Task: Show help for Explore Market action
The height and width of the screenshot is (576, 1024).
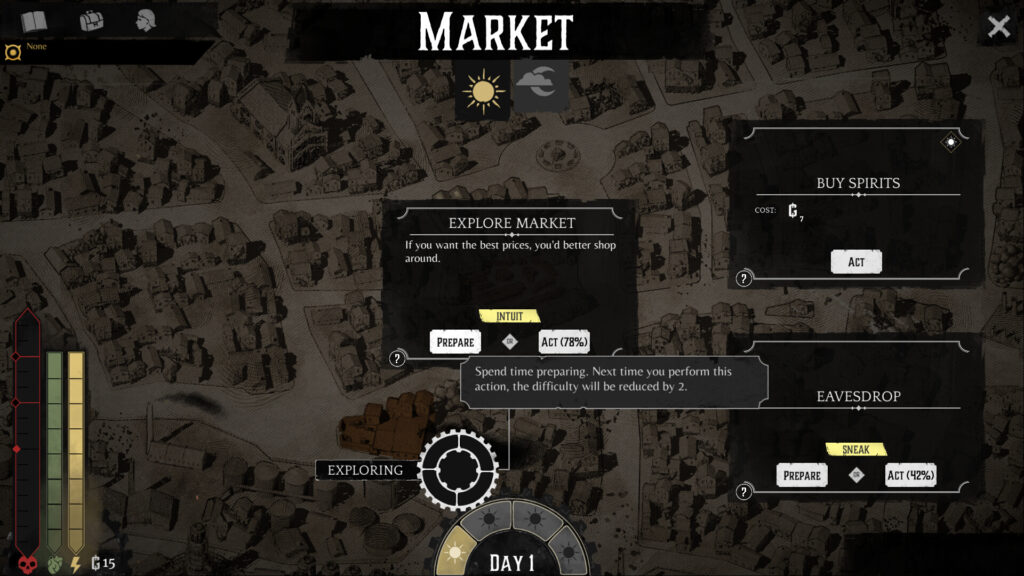Action: (x=397, y=358)
